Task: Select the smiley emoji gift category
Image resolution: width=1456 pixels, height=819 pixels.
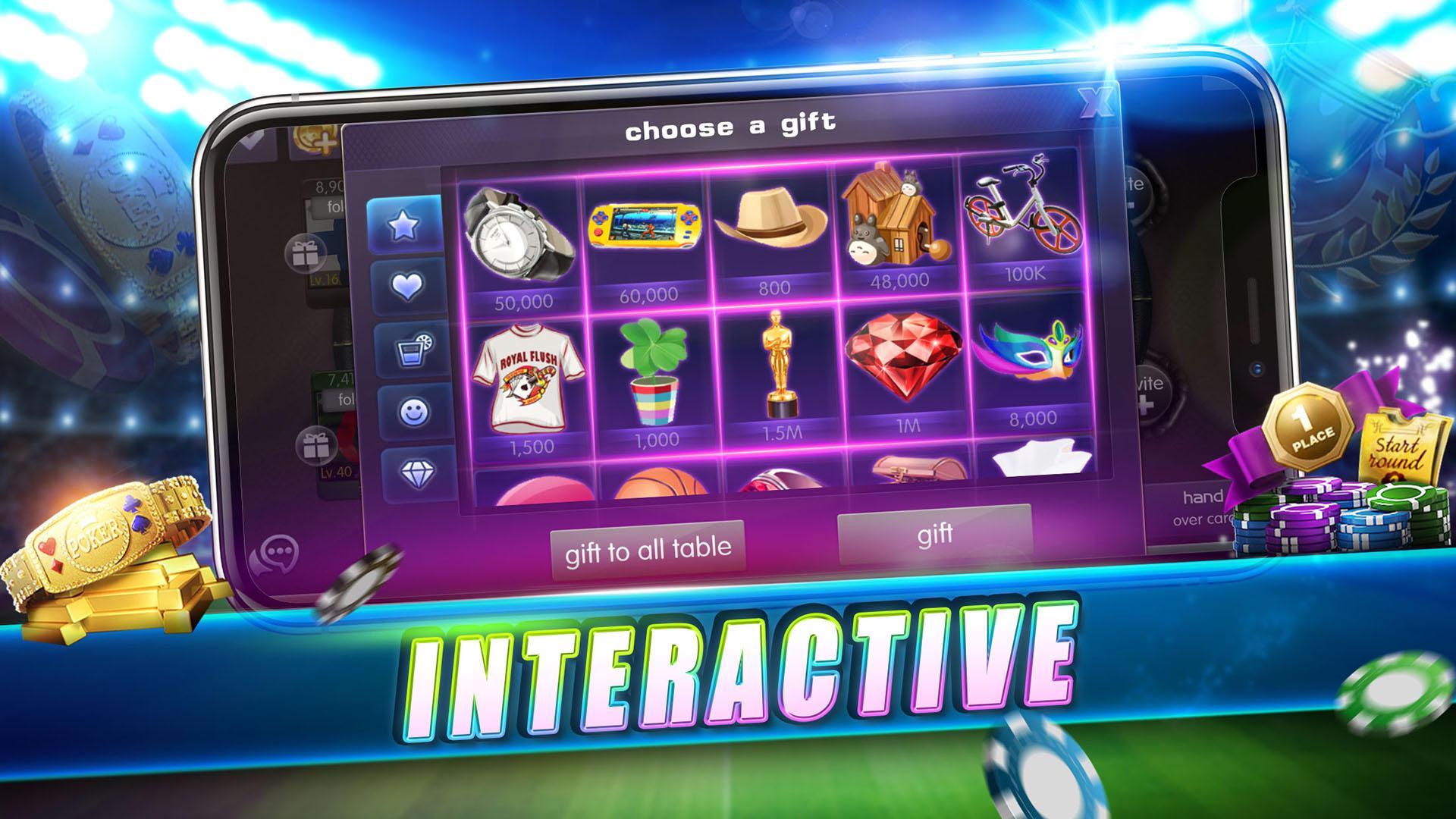Action: [416, 409]
